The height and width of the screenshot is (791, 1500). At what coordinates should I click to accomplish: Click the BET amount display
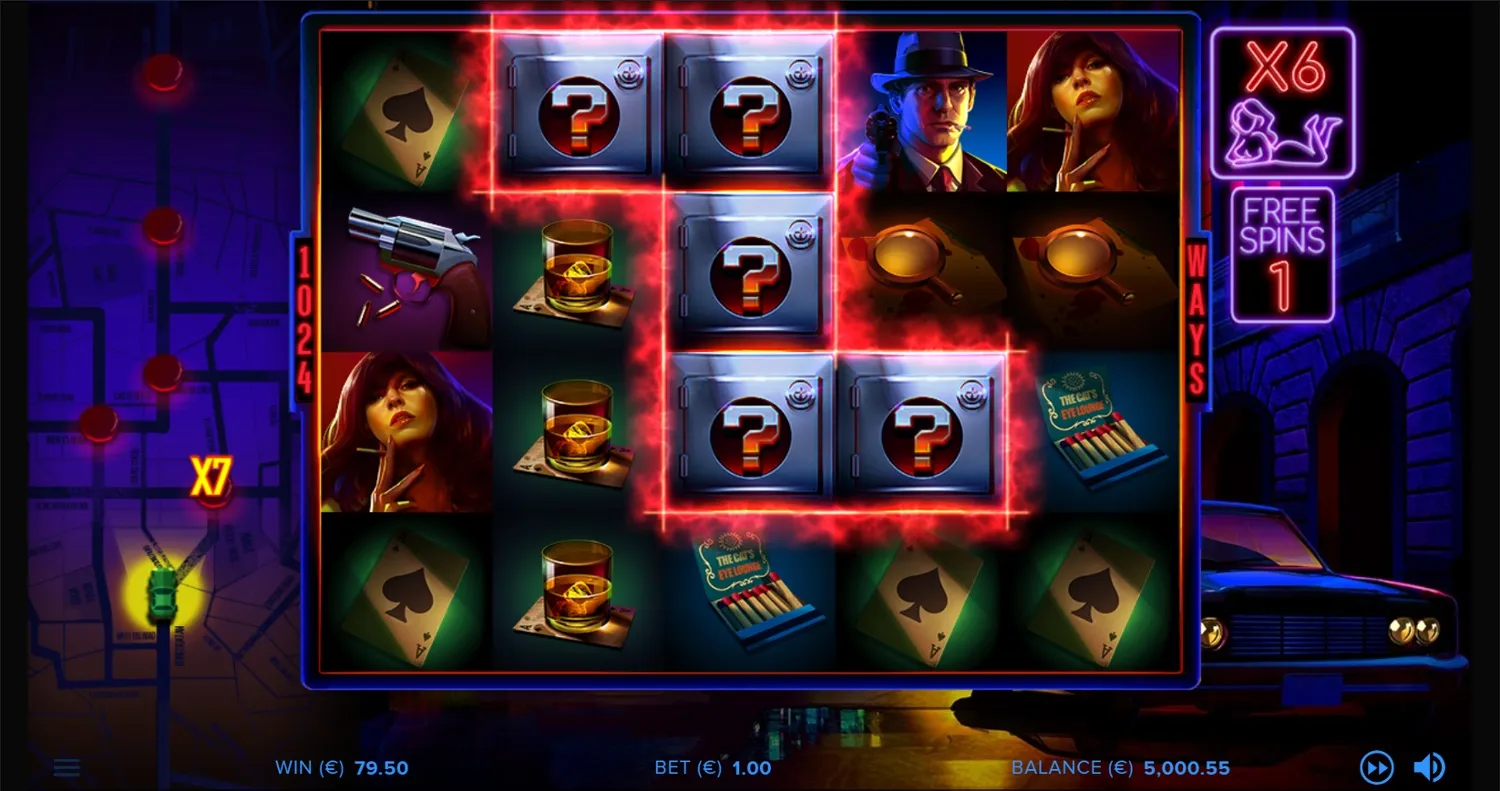710,768
